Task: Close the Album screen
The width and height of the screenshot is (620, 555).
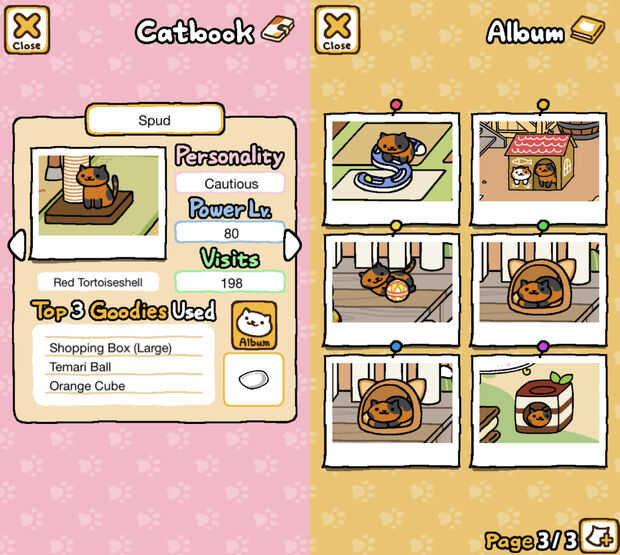Action: pyautogui.click(x=337, y=30)
